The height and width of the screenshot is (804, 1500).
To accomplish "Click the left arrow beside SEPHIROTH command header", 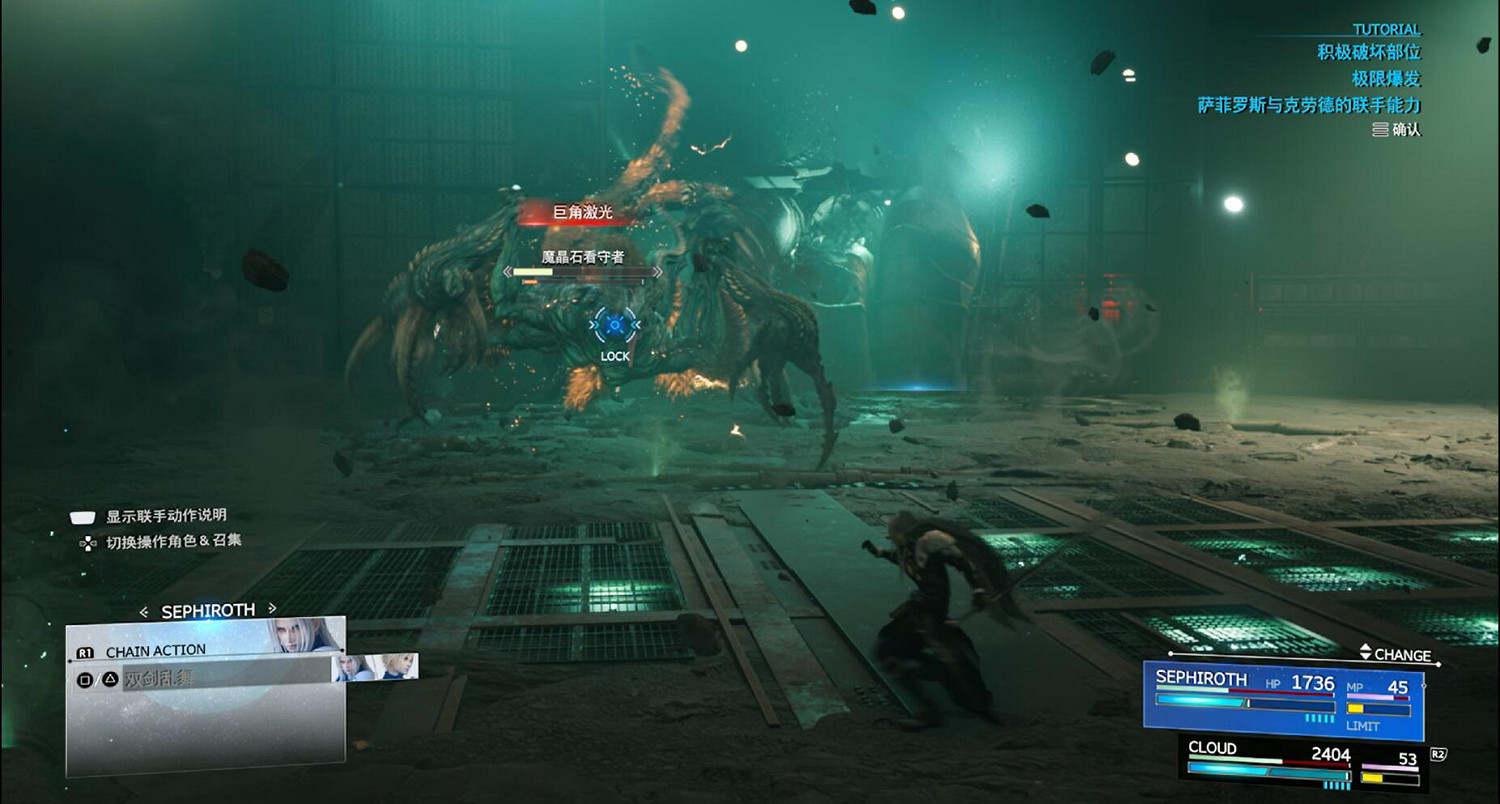I will click(144, 611).
